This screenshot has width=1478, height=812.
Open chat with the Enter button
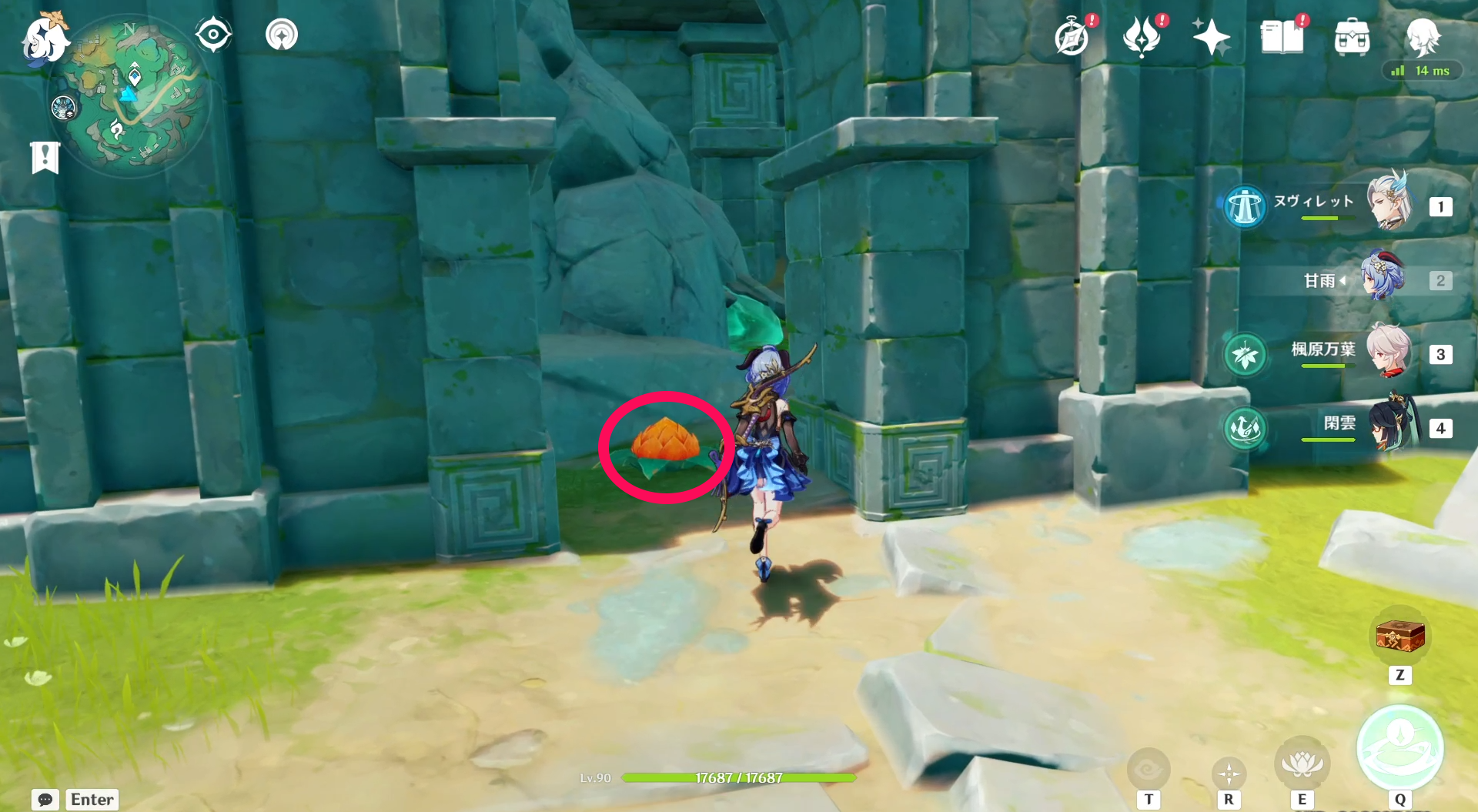coord(91,800)
